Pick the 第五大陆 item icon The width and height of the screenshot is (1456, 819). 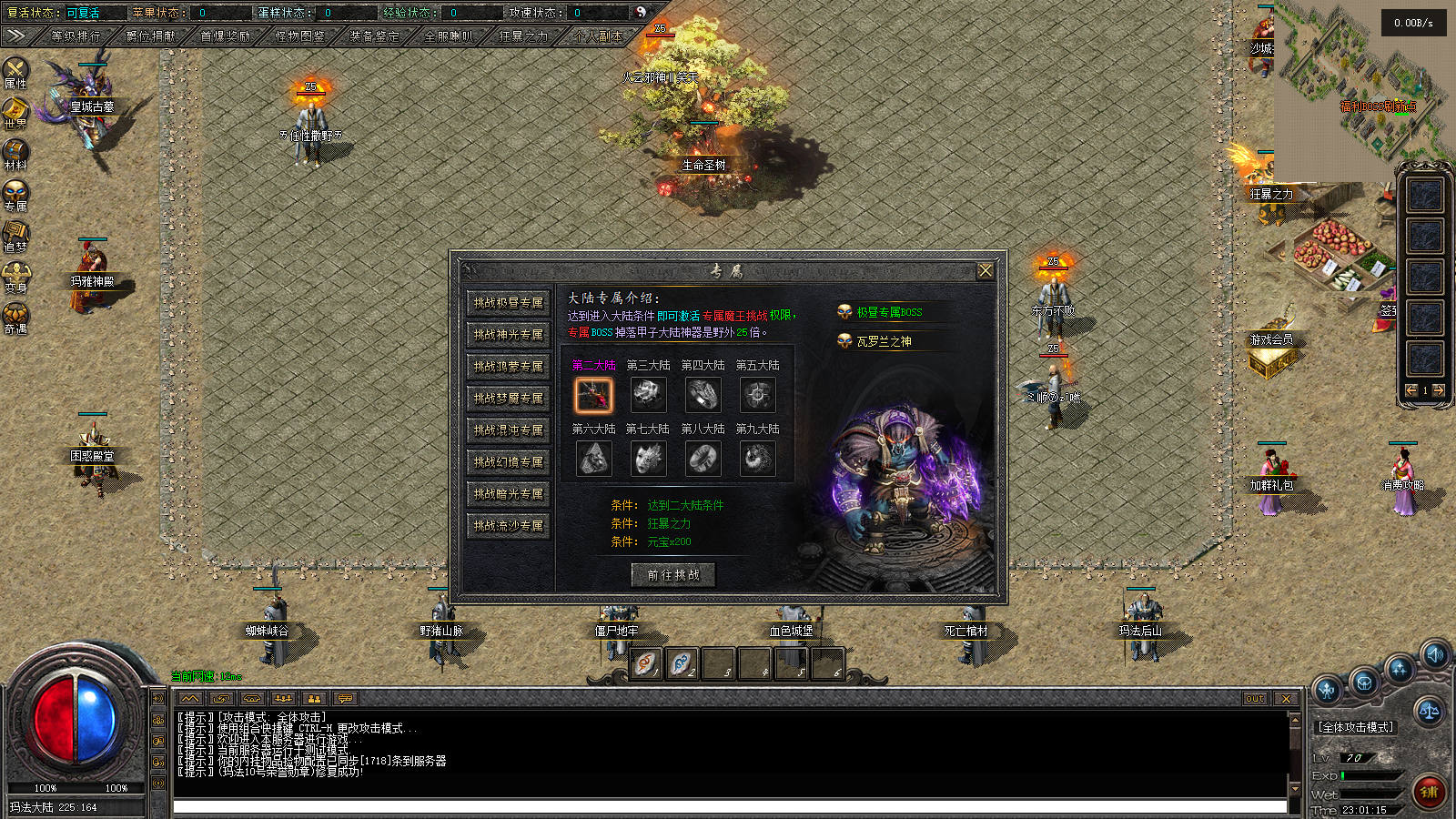click(757, 395)
